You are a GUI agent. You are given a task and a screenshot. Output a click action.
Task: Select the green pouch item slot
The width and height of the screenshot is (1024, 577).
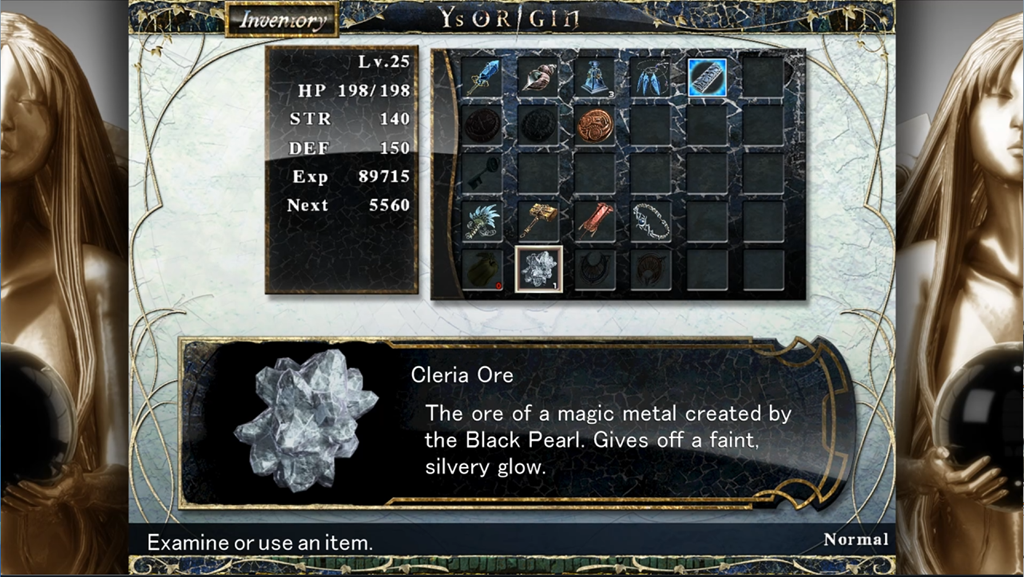click(482, 269)
